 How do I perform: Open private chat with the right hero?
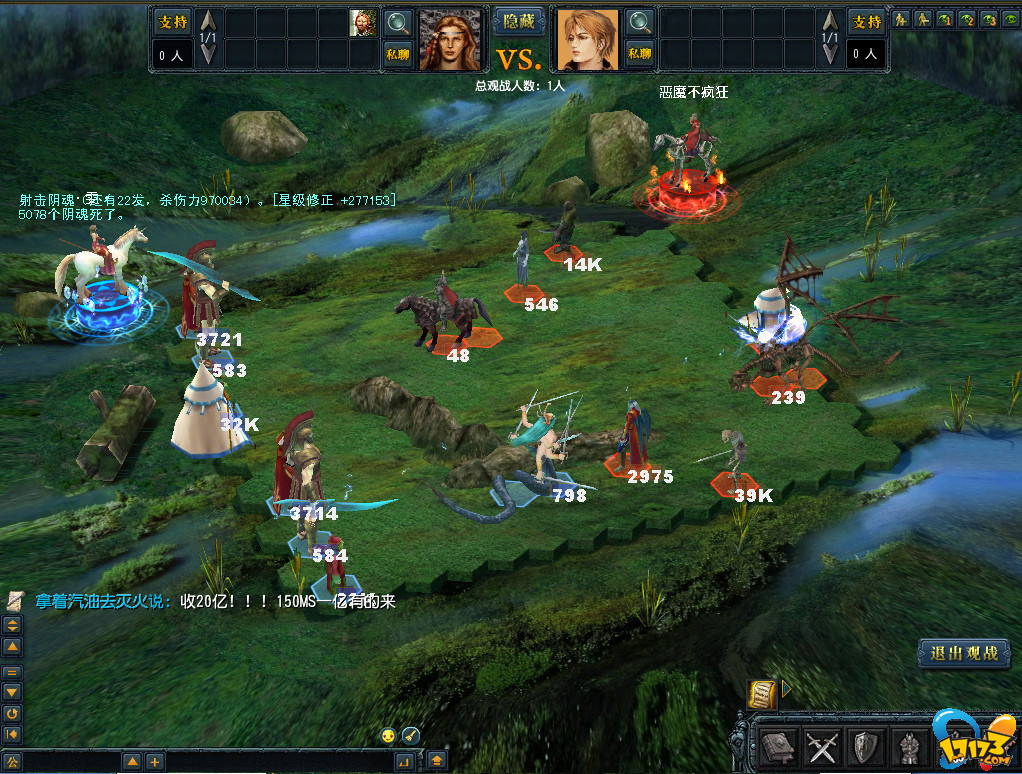click(641, 54)
